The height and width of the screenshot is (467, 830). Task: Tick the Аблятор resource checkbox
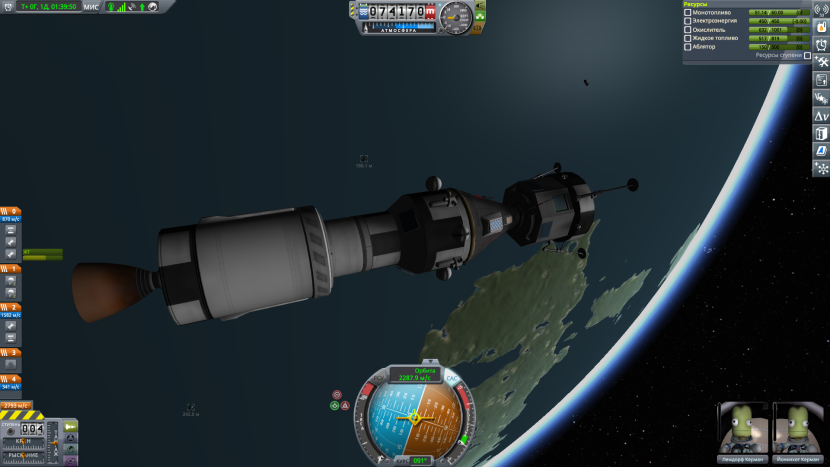tap(687, 46)
